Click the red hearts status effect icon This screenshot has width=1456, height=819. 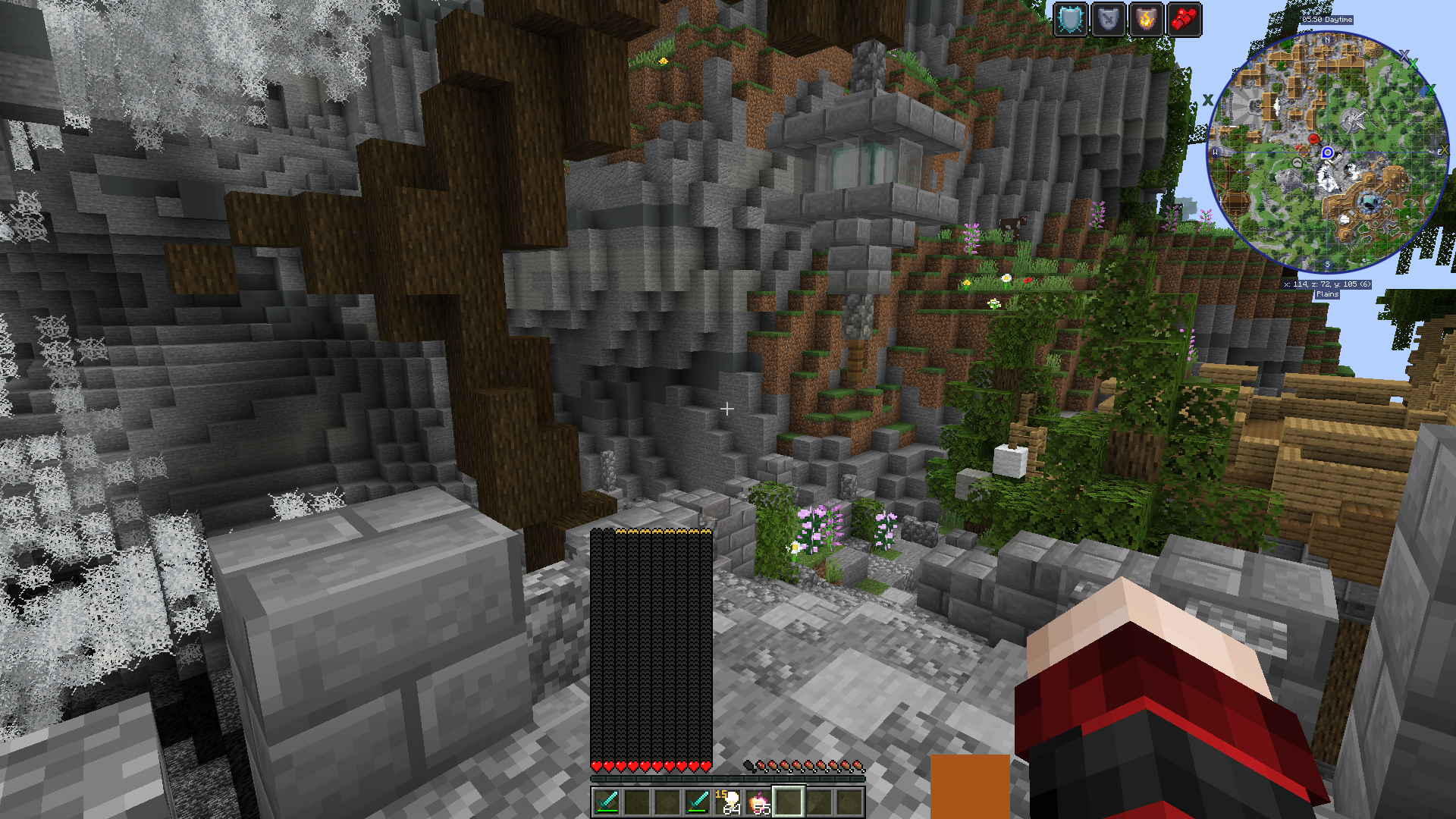click(1184, 20)
